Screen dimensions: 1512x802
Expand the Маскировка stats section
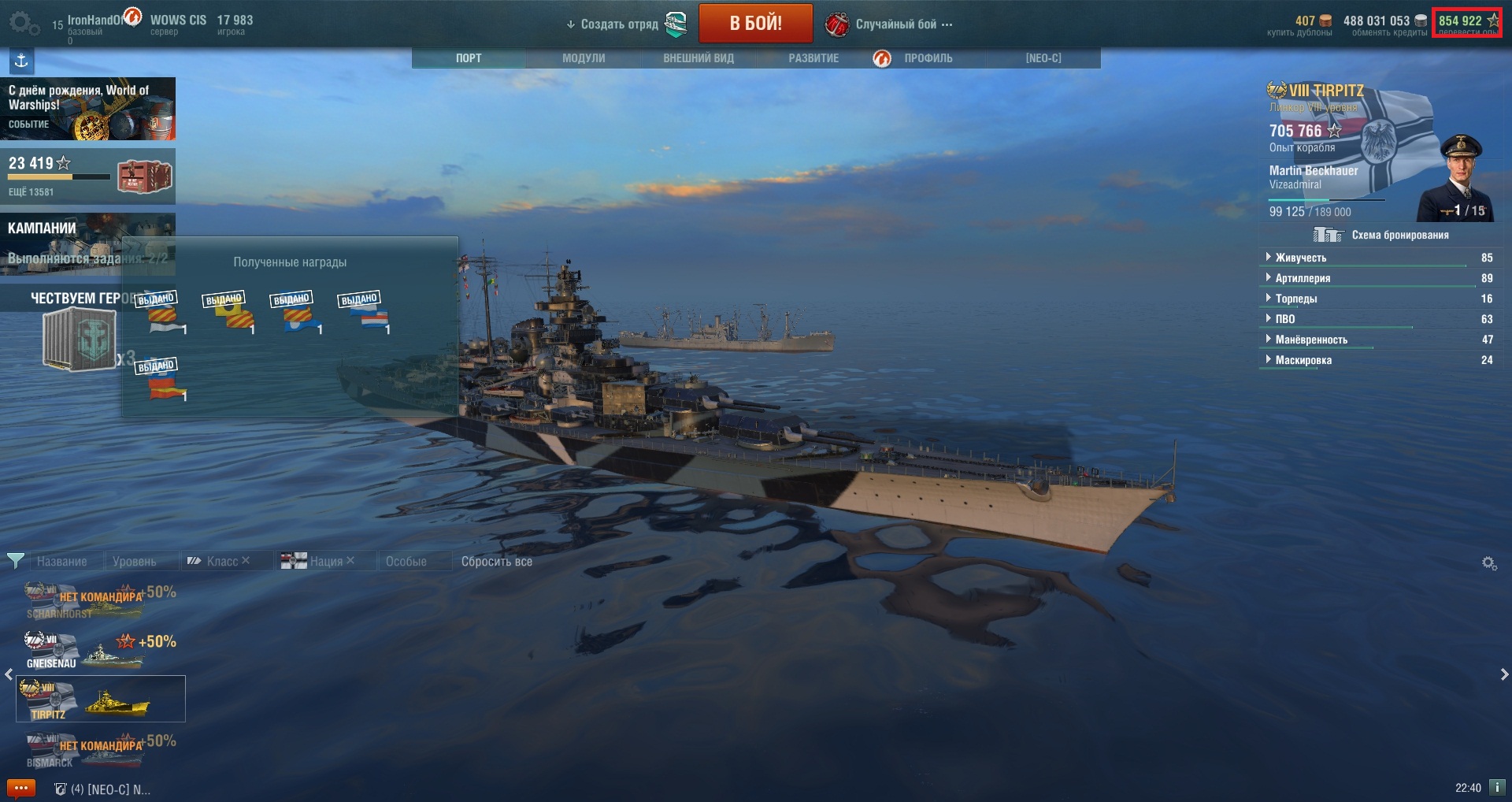point(1303,360)
